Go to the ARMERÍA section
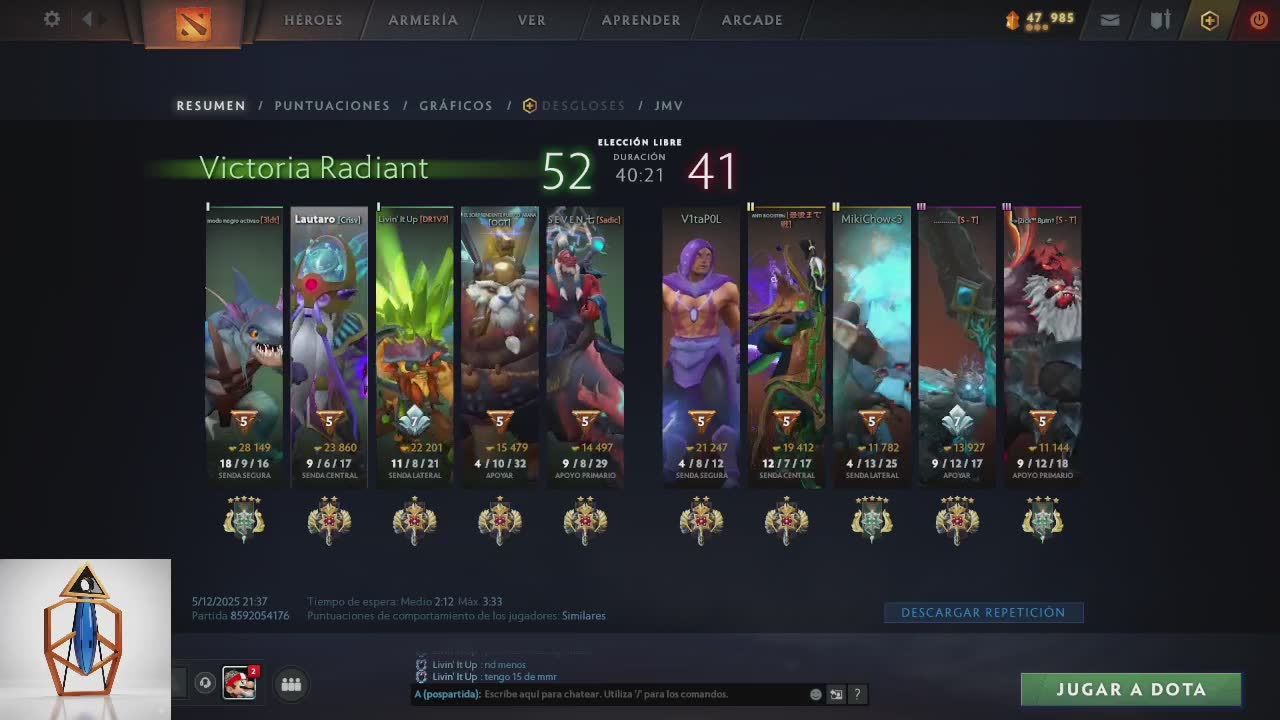The height and width of the screenshot is (720, 1280). click(x=423, y=20)
